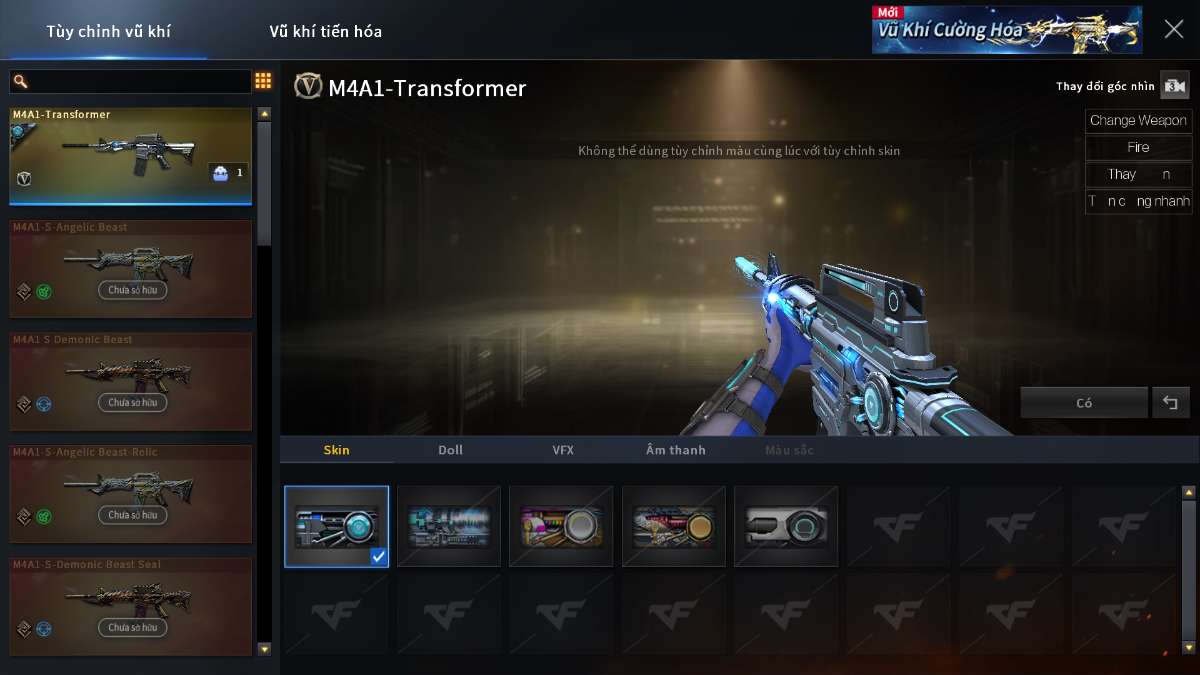Open the Âm thanh tab

[675, 450]
